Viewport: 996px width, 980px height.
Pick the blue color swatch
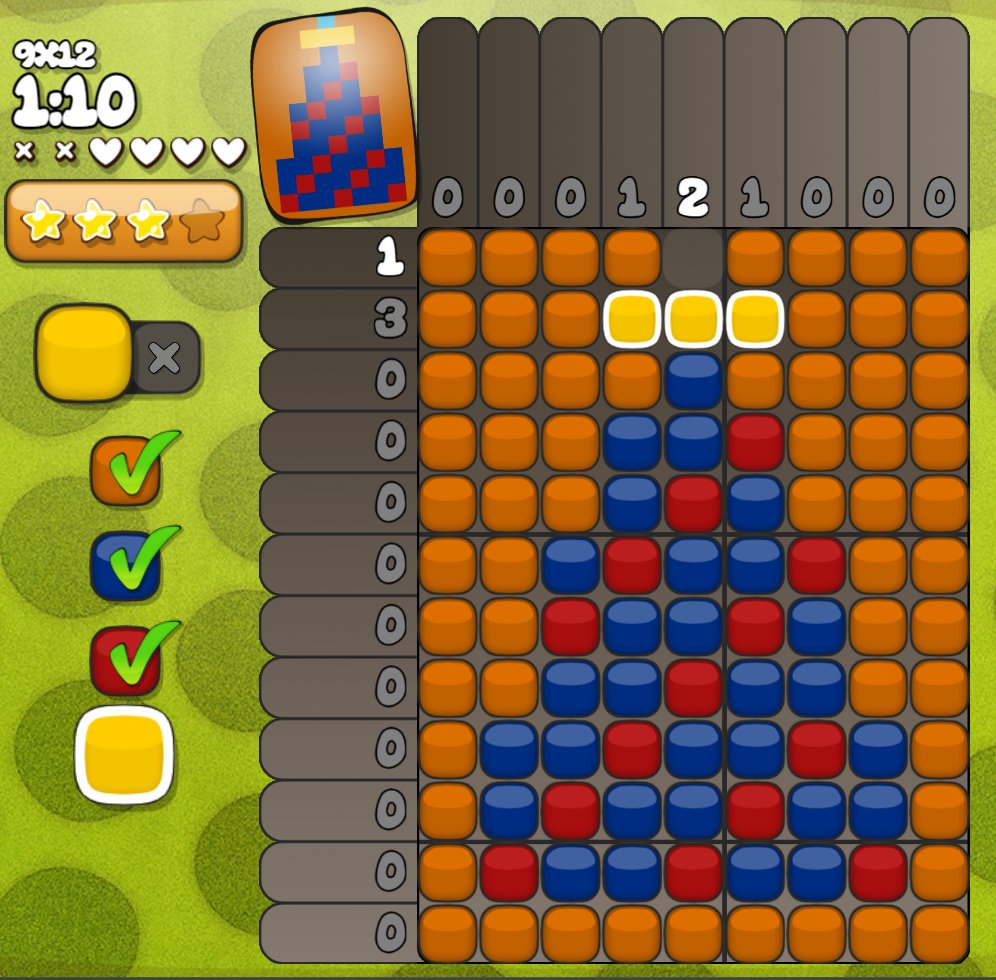coord(126,566)
